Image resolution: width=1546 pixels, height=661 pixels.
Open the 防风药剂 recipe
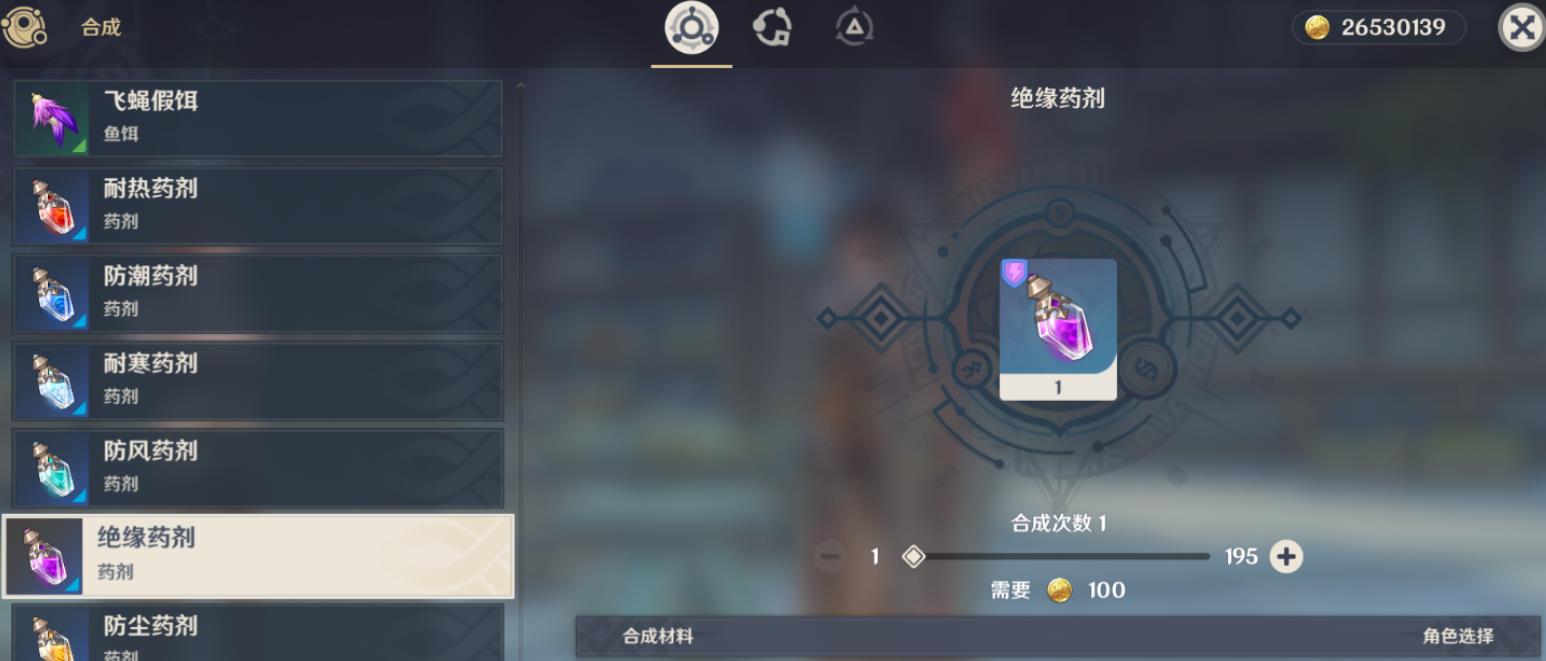[257, 468]
